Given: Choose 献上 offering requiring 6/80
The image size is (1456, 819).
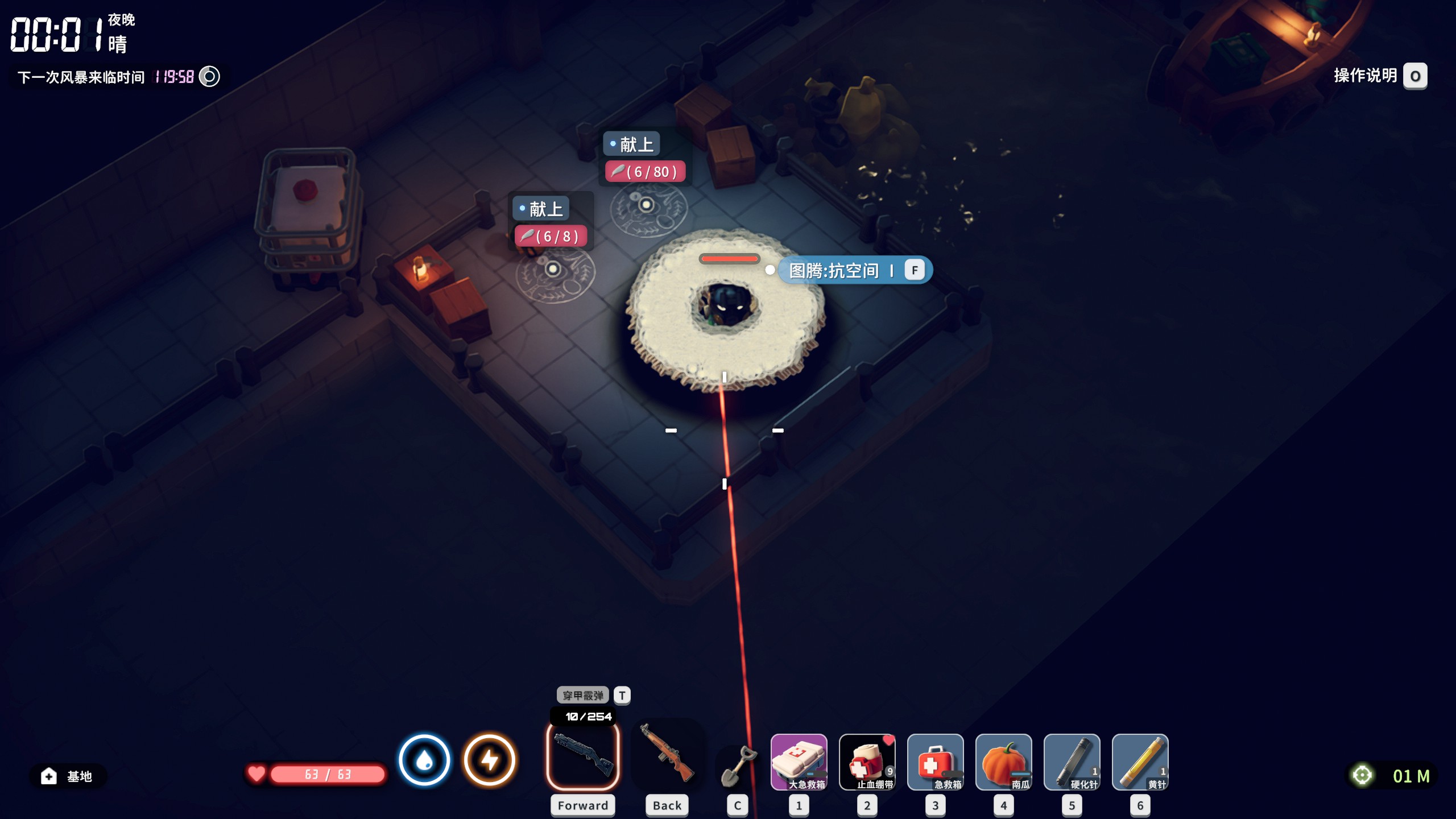Looking at the screenshot, I should [x=636, y=144].
